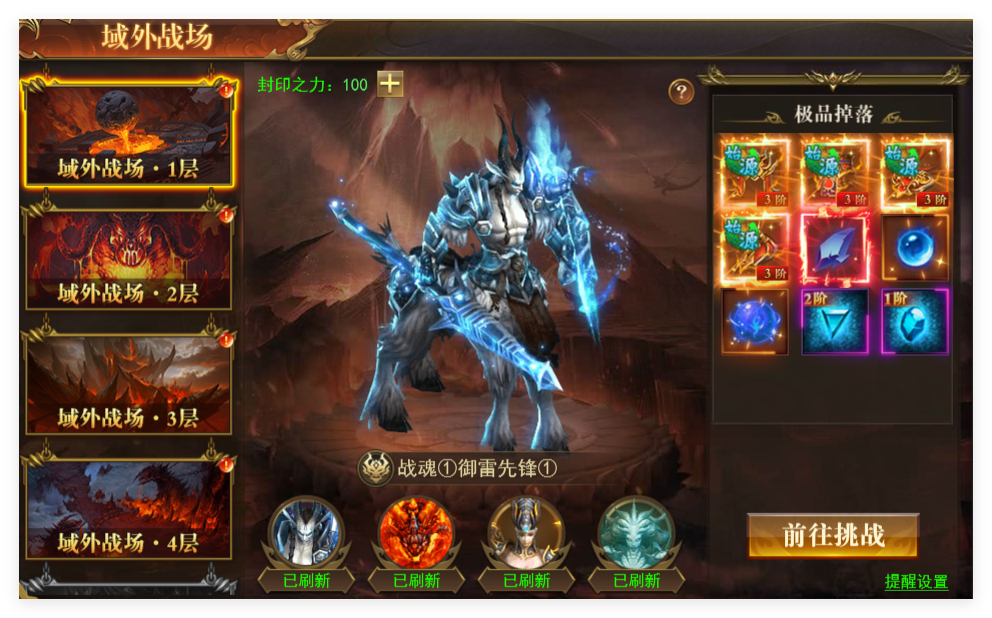This screenshot has height=618, width=992.
Task: Click the 前往挑战 challenge button
Action: tap(832, 535)
